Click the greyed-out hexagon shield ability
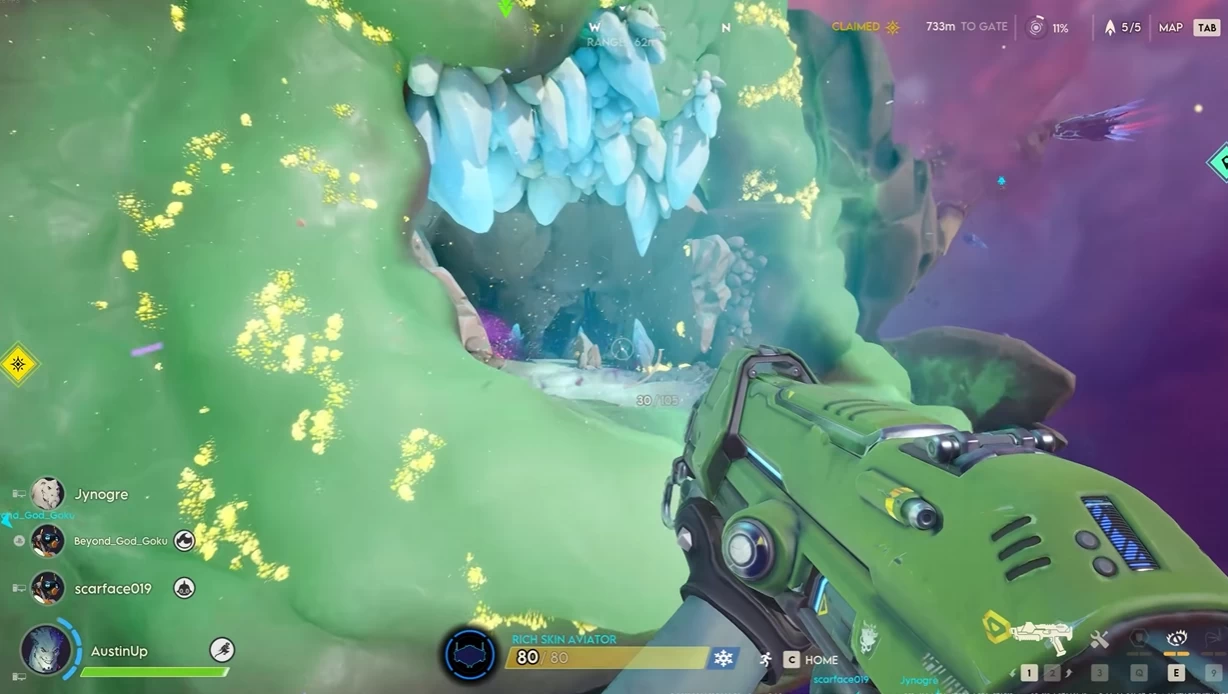1228x694 pixels. pos(1139,639)
